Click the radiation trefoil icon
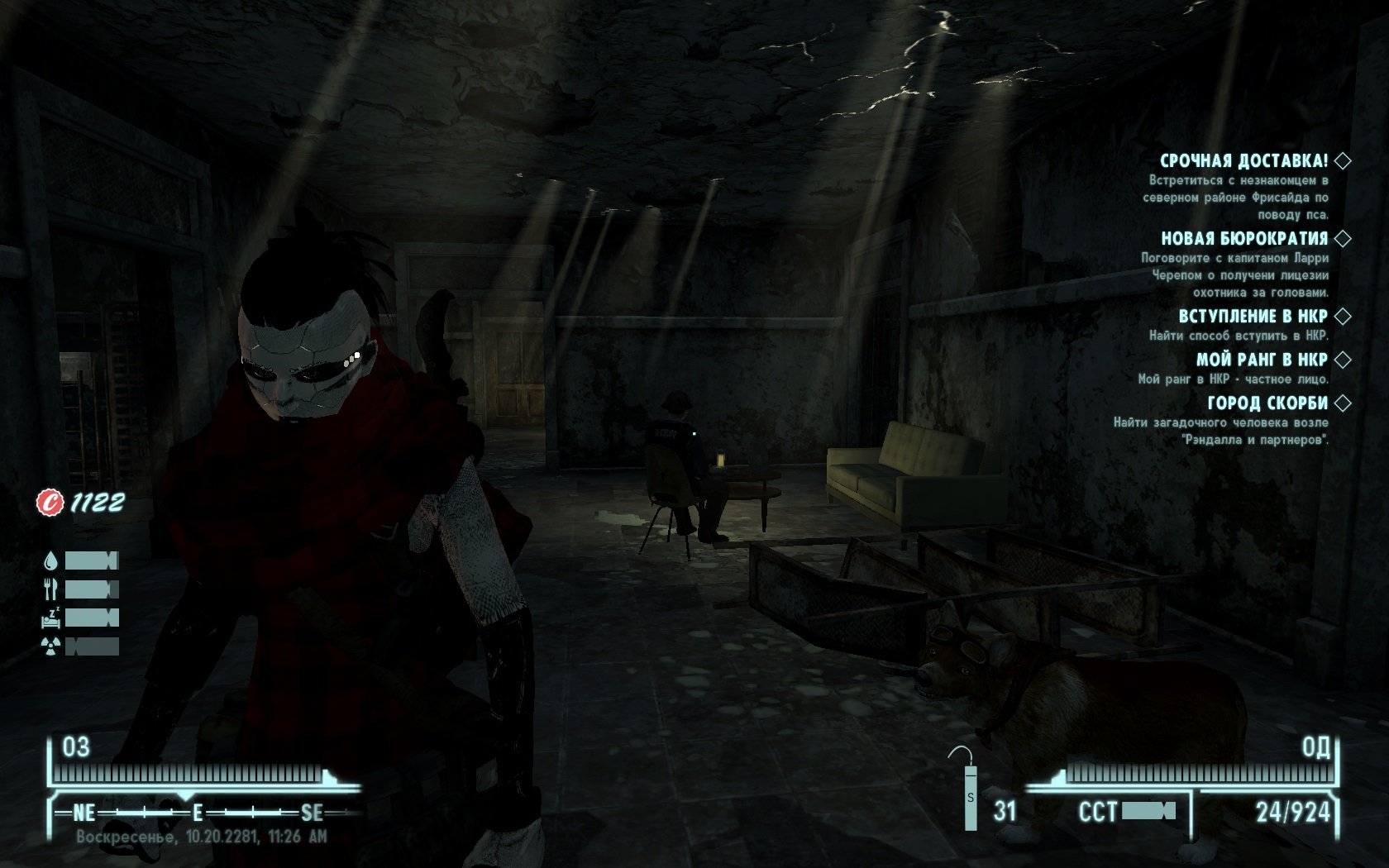This screenshot has height=868, width=1389. click(x=50, y=646)
